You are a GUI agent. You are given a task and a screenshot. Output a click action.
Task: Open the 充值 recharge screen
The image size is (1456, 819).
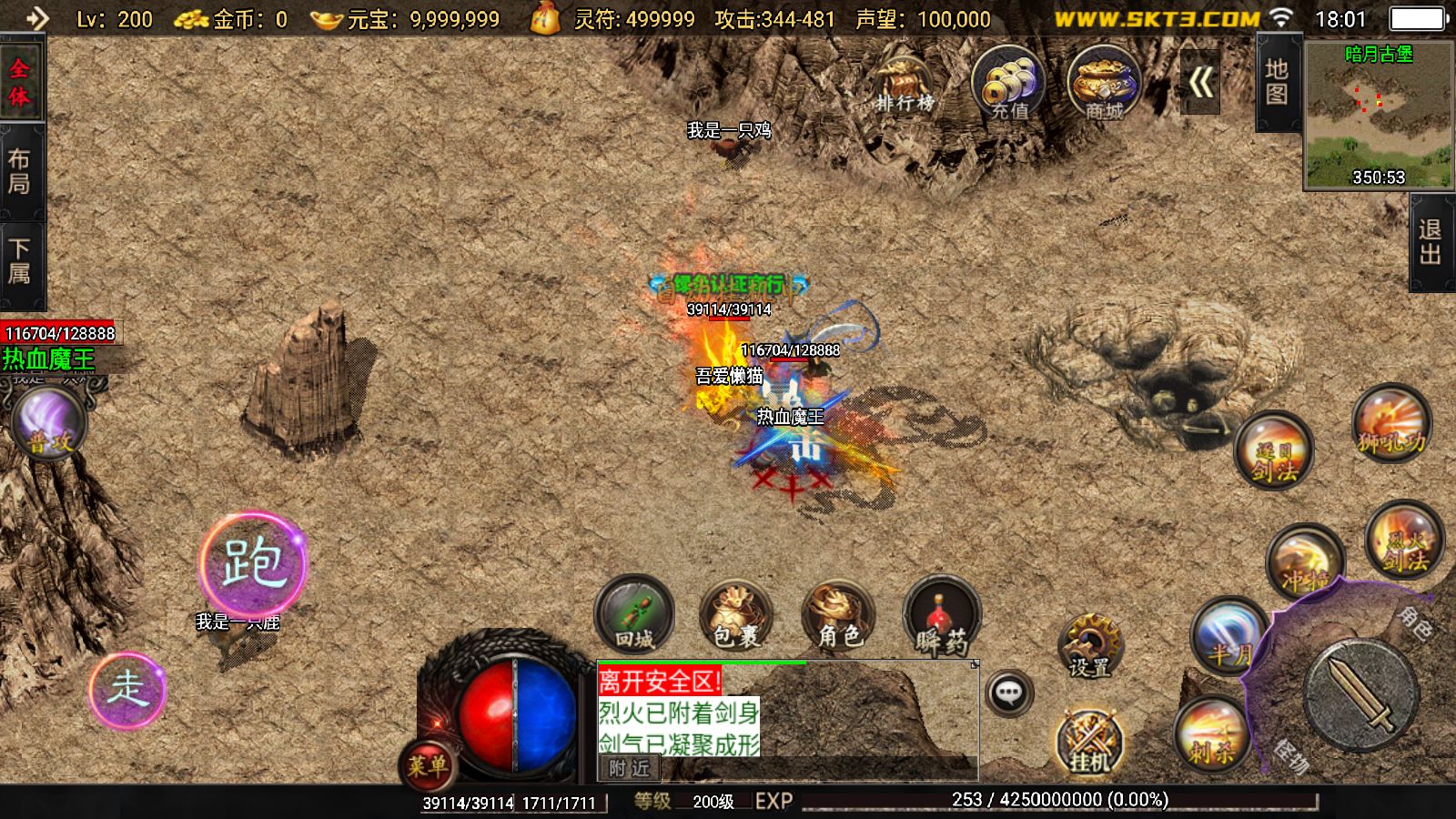point(1008,84)
